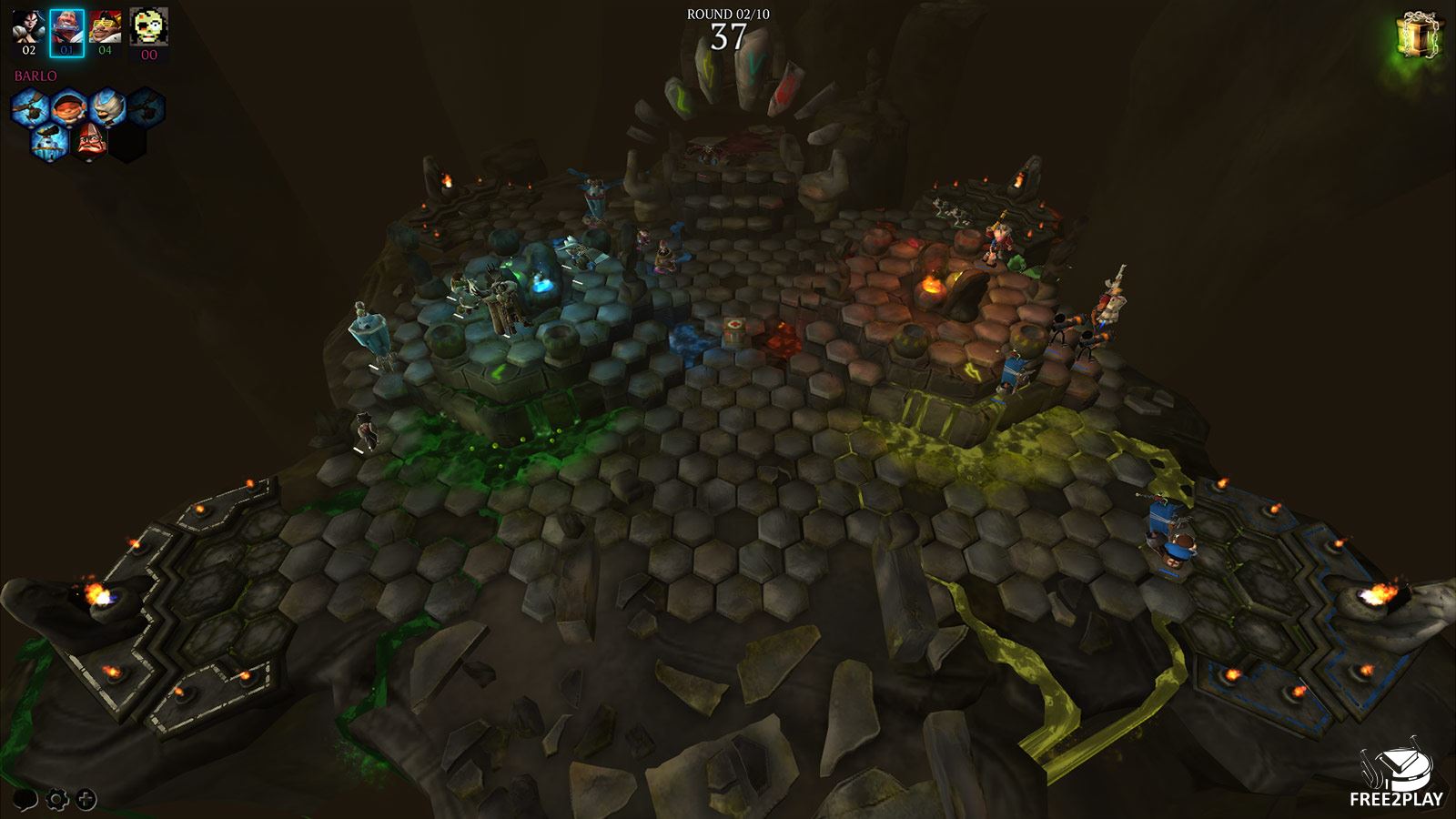Select the boy with headphones unit icon

67,109
